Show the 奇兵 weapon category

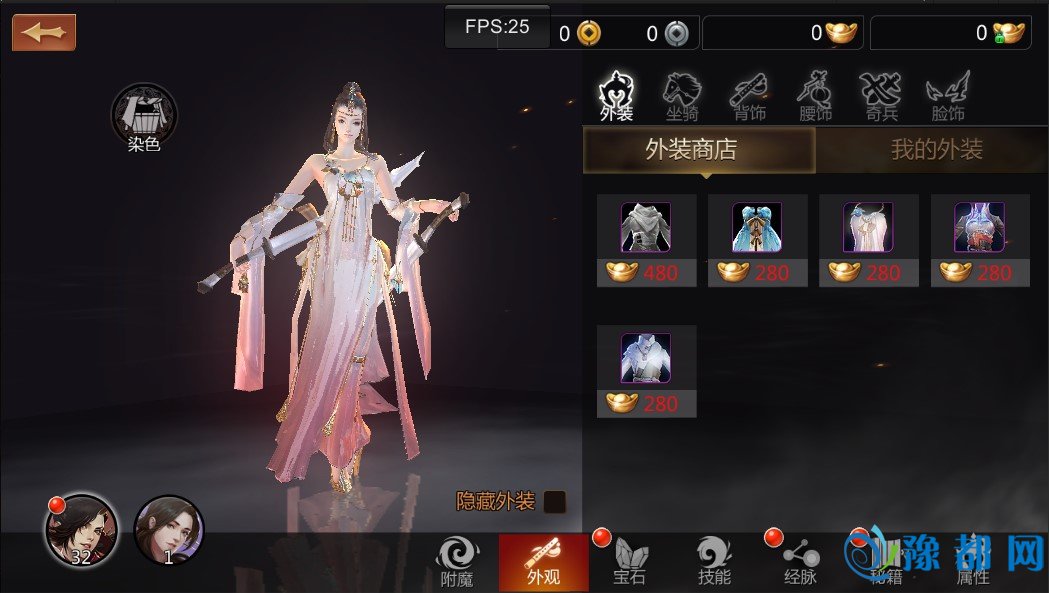tap(880, 97)
